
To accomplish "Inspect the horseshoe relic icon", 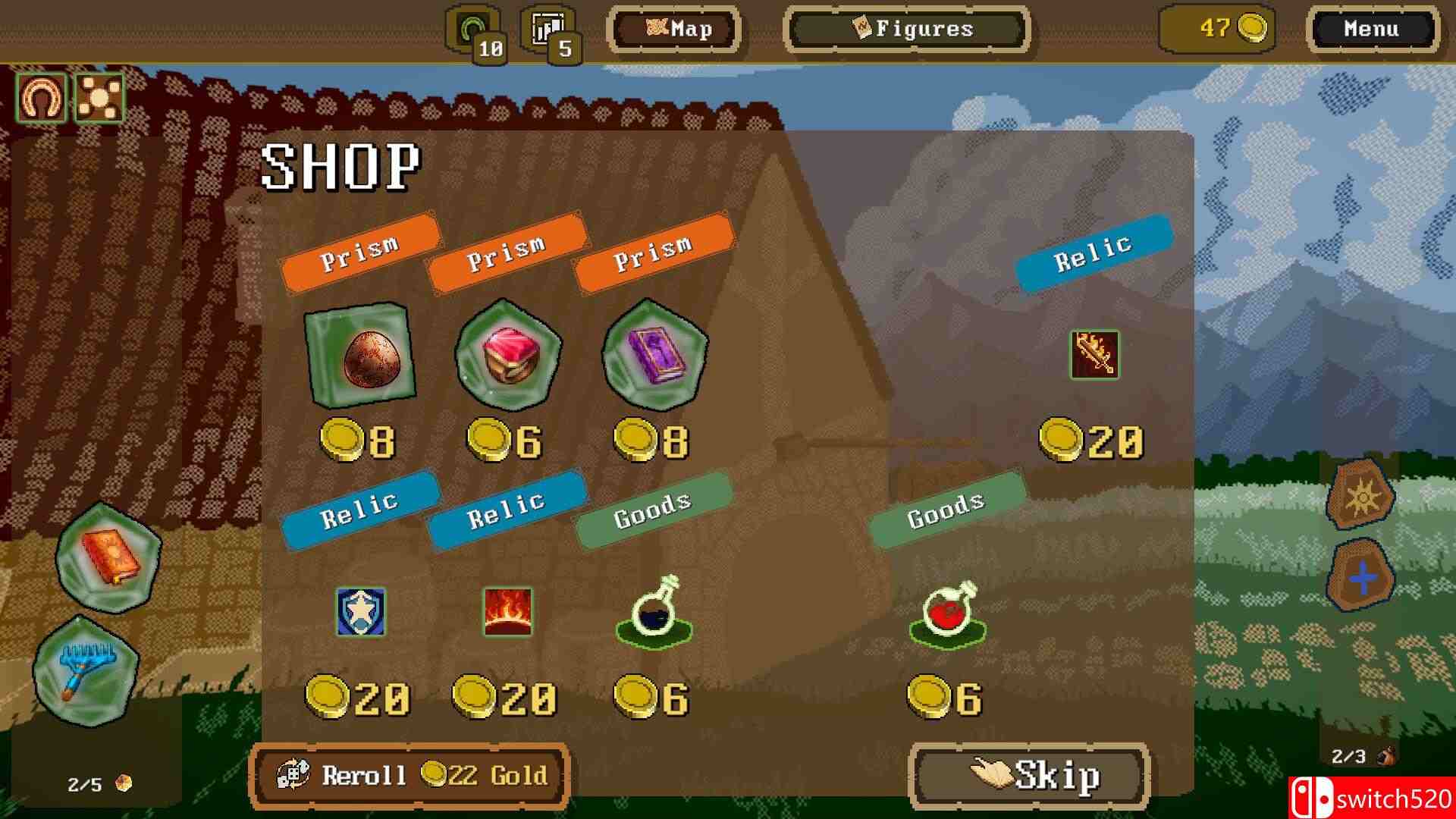I will 41,98.
